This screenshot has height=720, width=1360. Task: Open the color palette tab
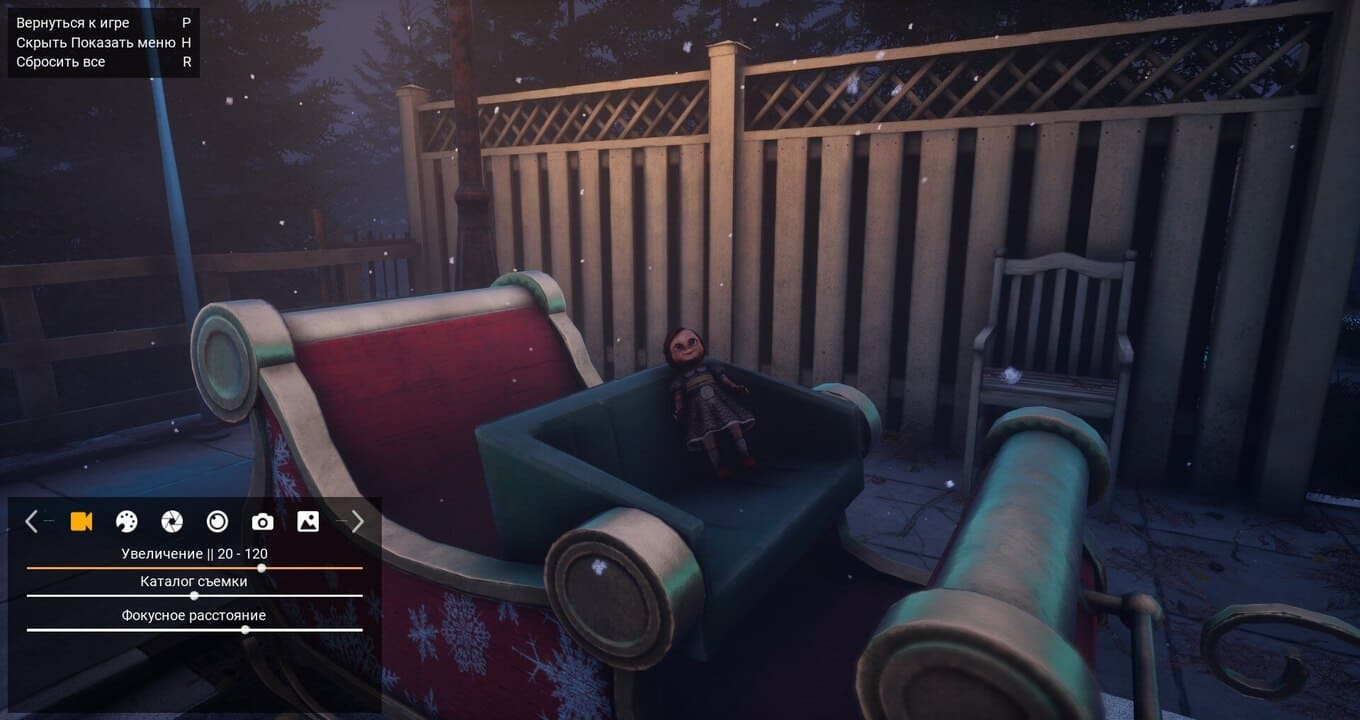click(x=126, y=521)
